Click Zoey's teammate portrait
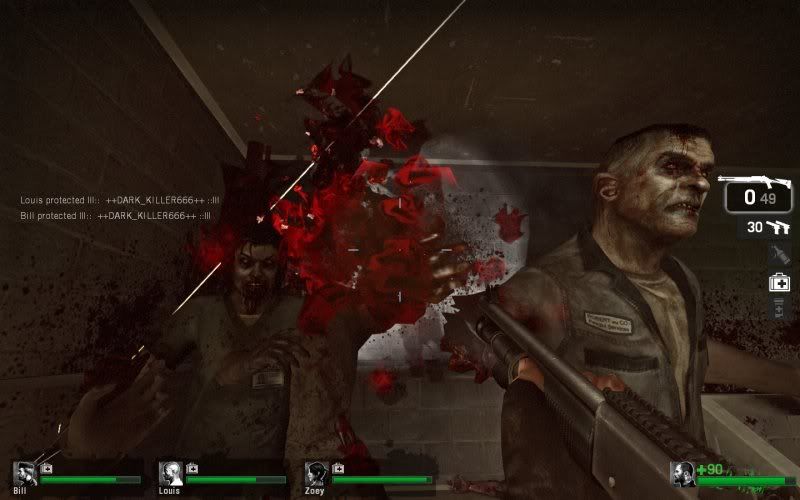The width and height of the screenshot is (800, 500). [x=317, y=474]
